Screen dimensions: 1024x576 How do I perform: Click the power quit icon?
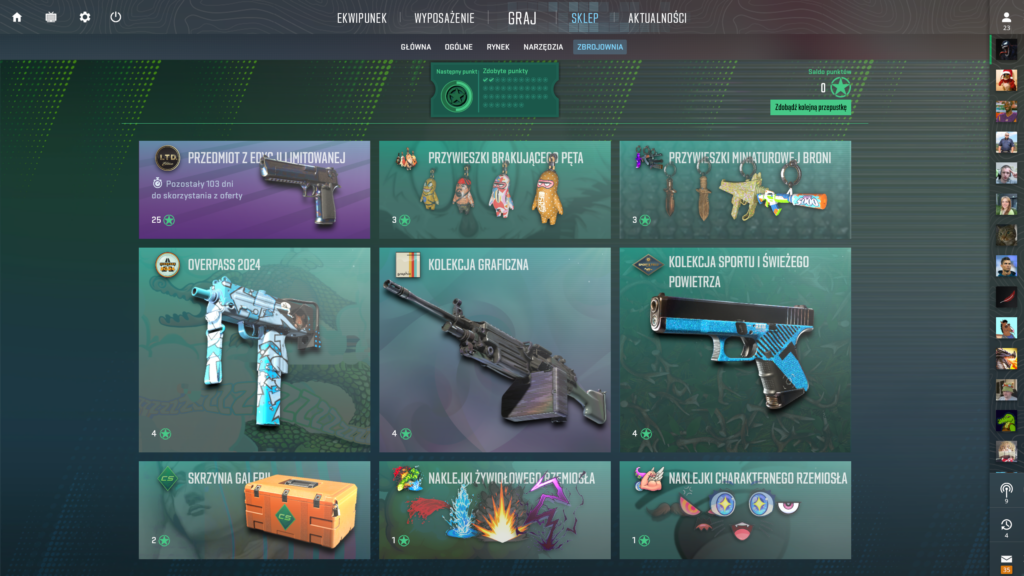click(x=116, y=17)
